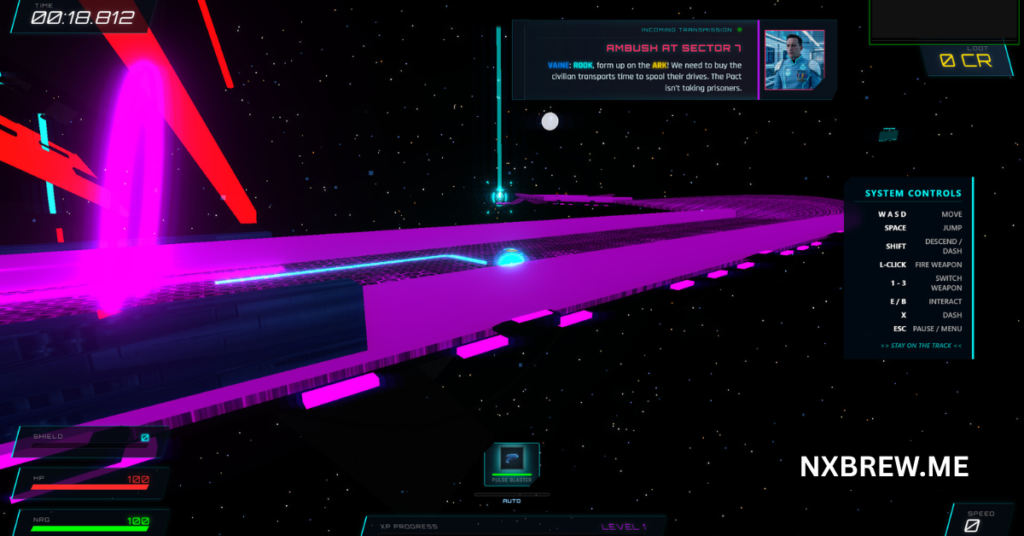
Task: Select the Pulse Blaster weapon slot
Action: click(512, 465)
